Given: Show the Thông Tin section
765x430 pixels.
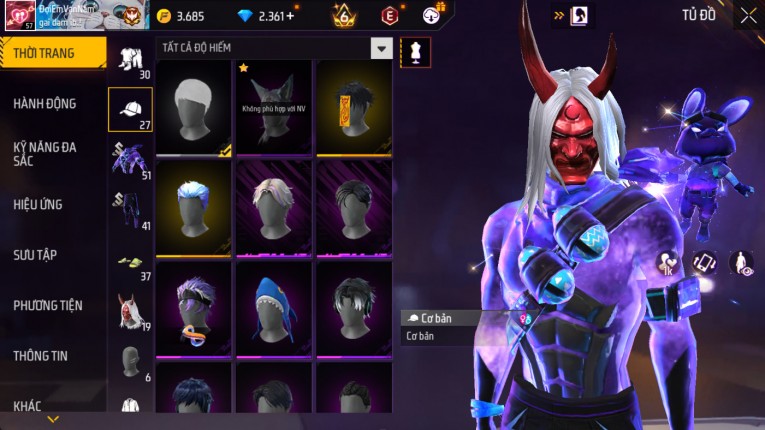Looking at the screenshot, I should pyautogui.click(x=42, y=355).
